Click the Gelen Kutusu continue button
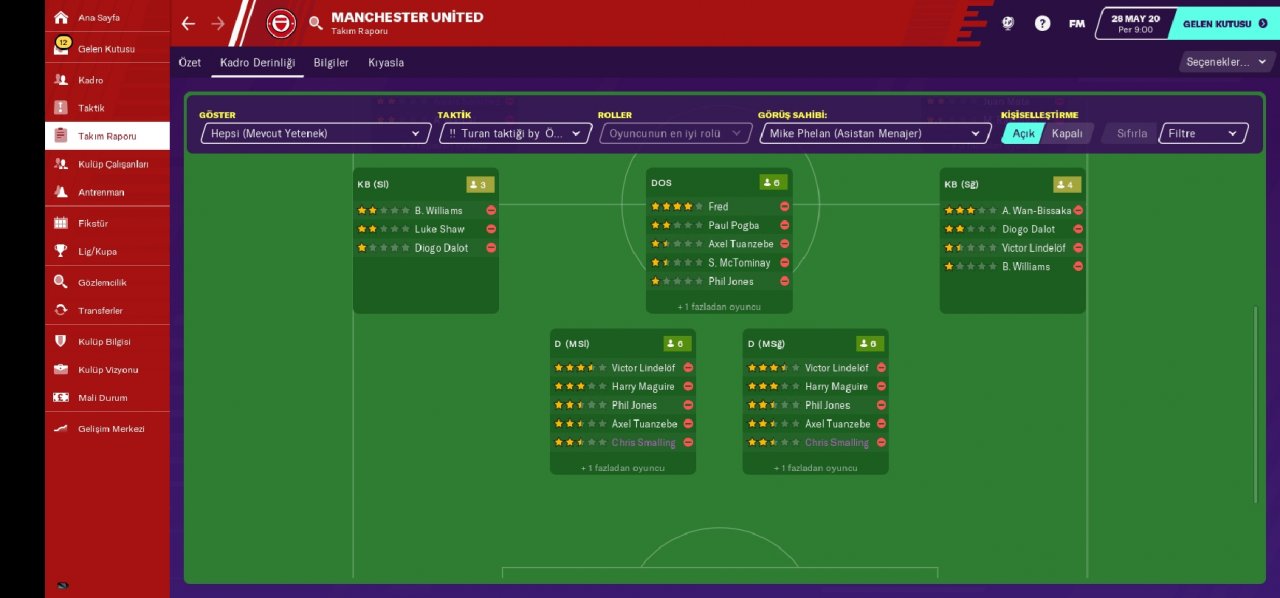Viewport: 1280px width, 598px height. pyautogui.click(x=1224, y=23)
